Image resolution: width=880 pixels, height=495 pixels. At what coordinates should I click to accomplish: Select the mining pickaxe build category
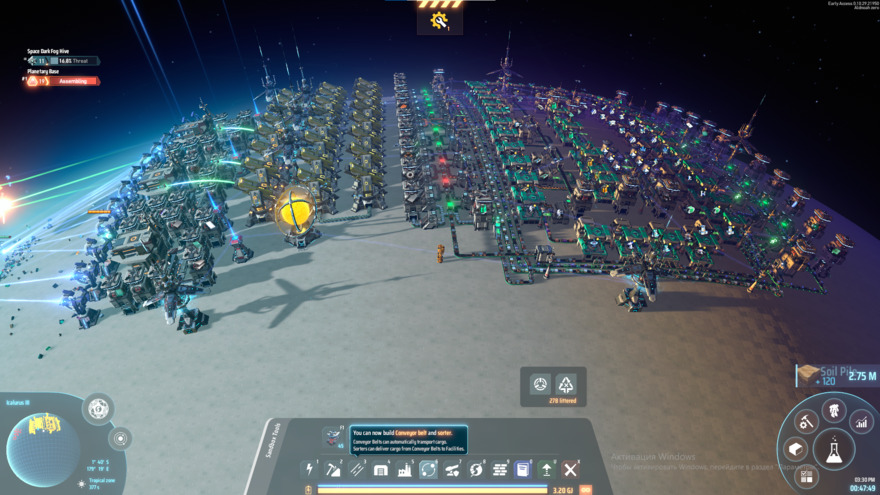pos(334,469)
